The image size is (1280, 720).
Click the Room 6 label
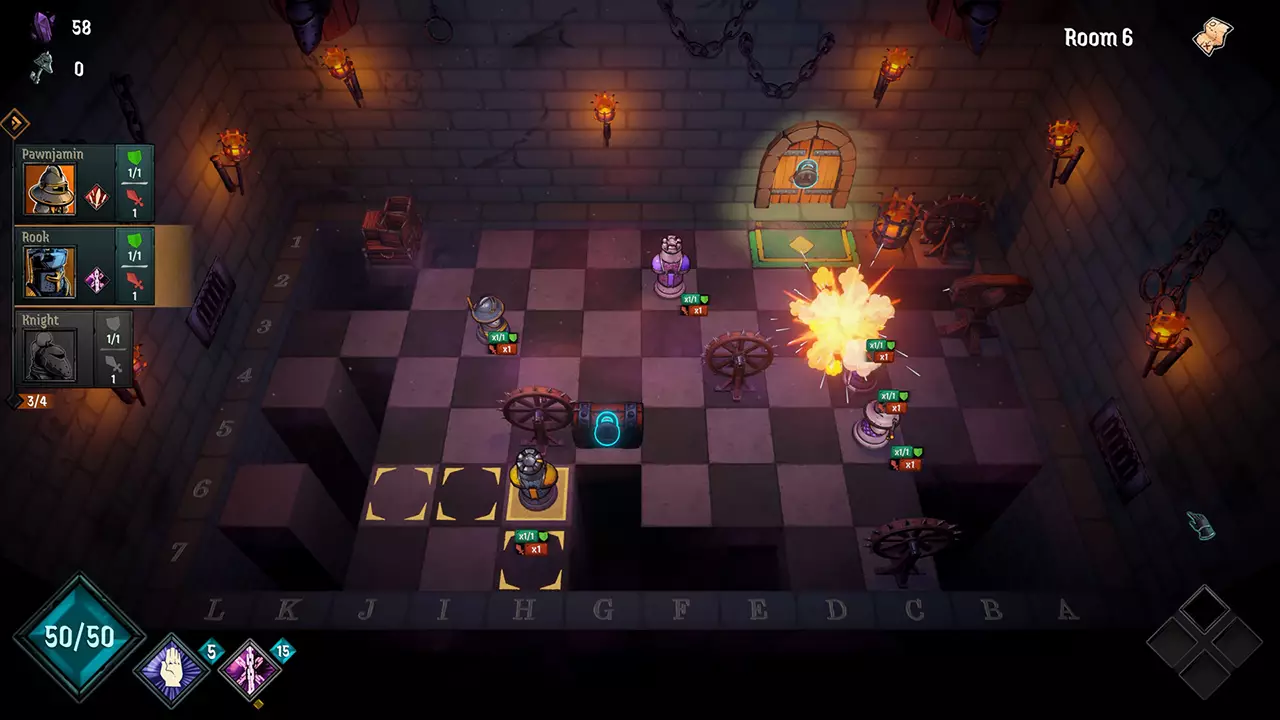click(x=1097, y=38)
